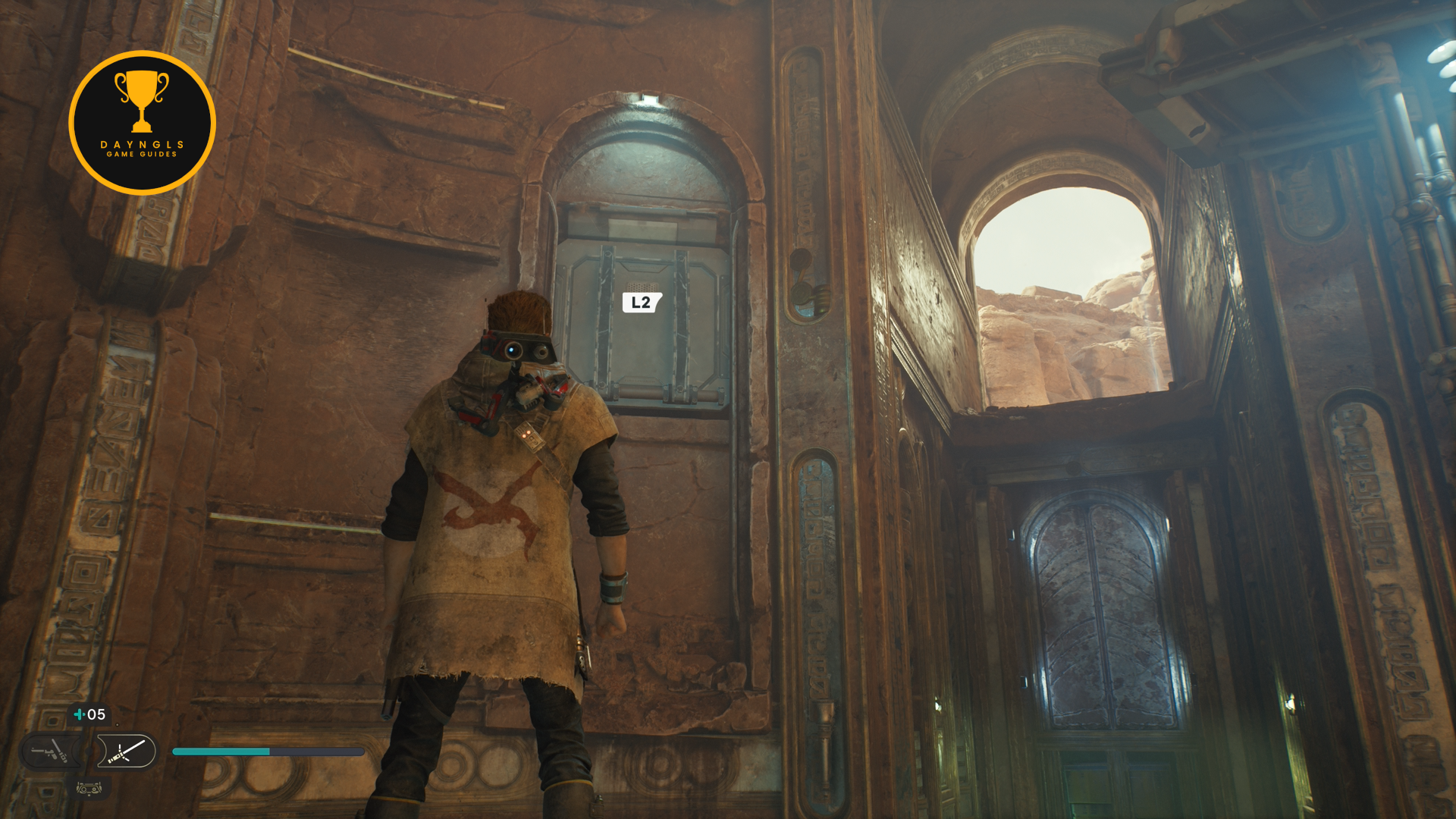The width and height of the screenshot is (1456, 819).
Task: Activate the BD-1 droid icon
Action: coord(89,789)
